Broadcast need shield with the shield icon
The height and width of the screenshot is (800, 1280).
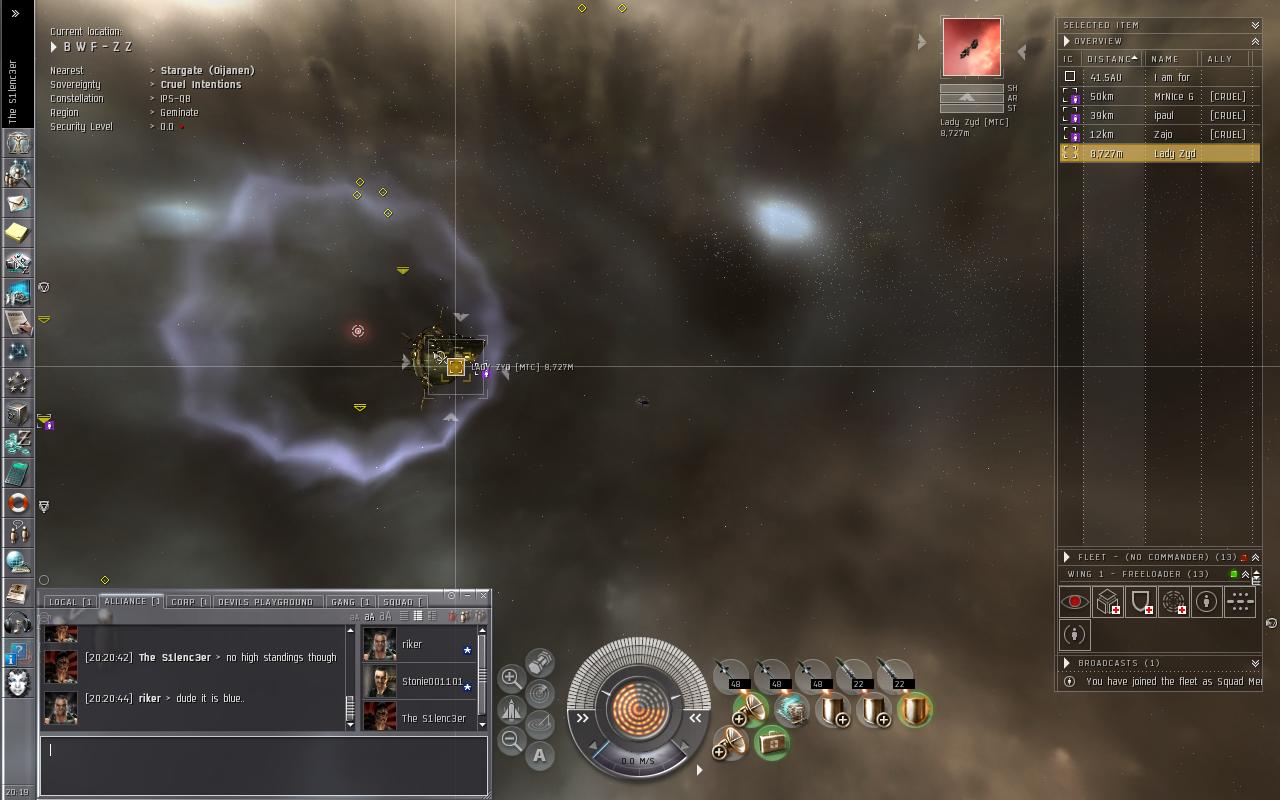(x=1140, y=602)
